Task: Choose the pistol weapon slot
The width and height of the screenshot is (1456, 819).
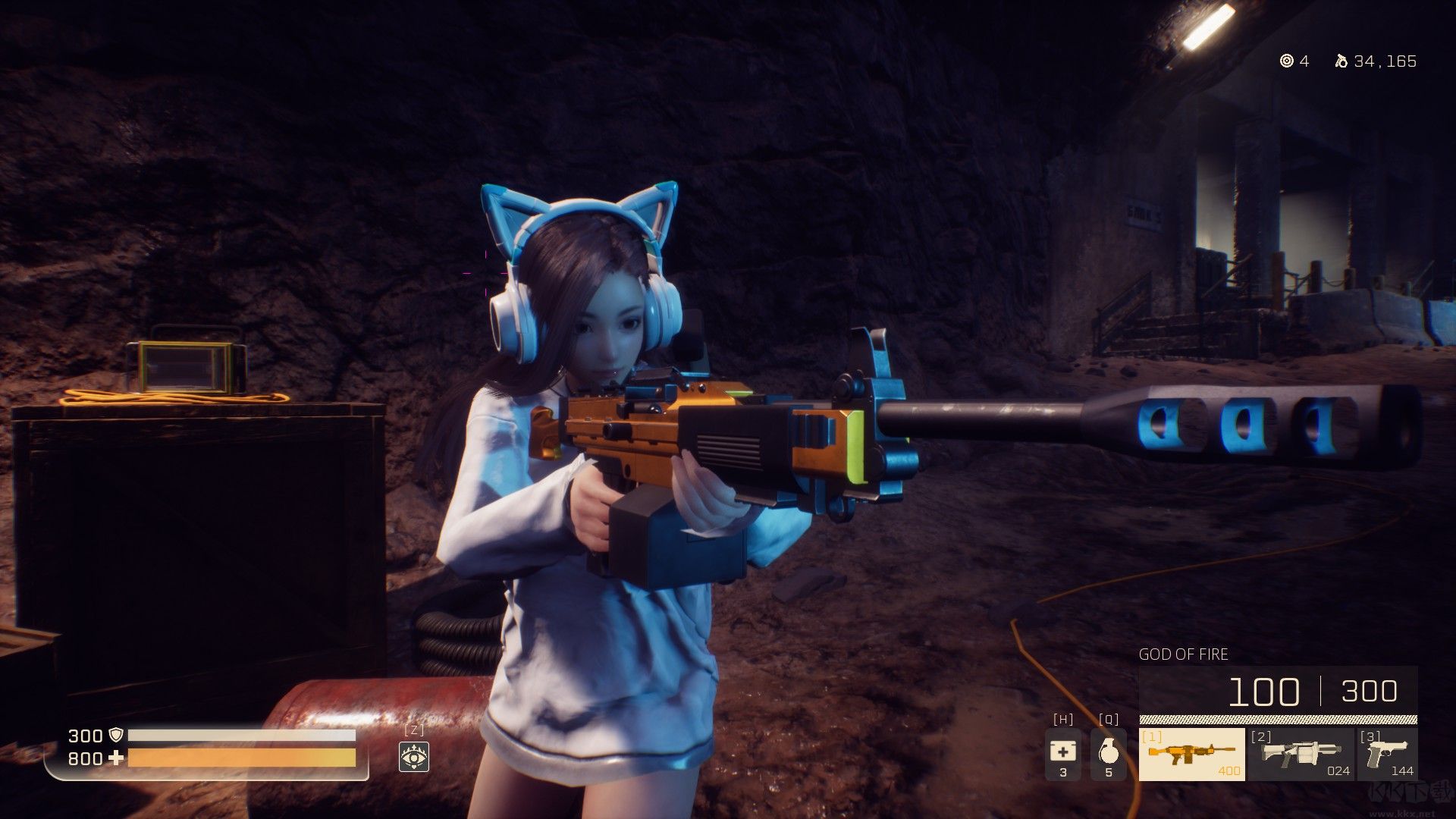Action: (1387, 754)
